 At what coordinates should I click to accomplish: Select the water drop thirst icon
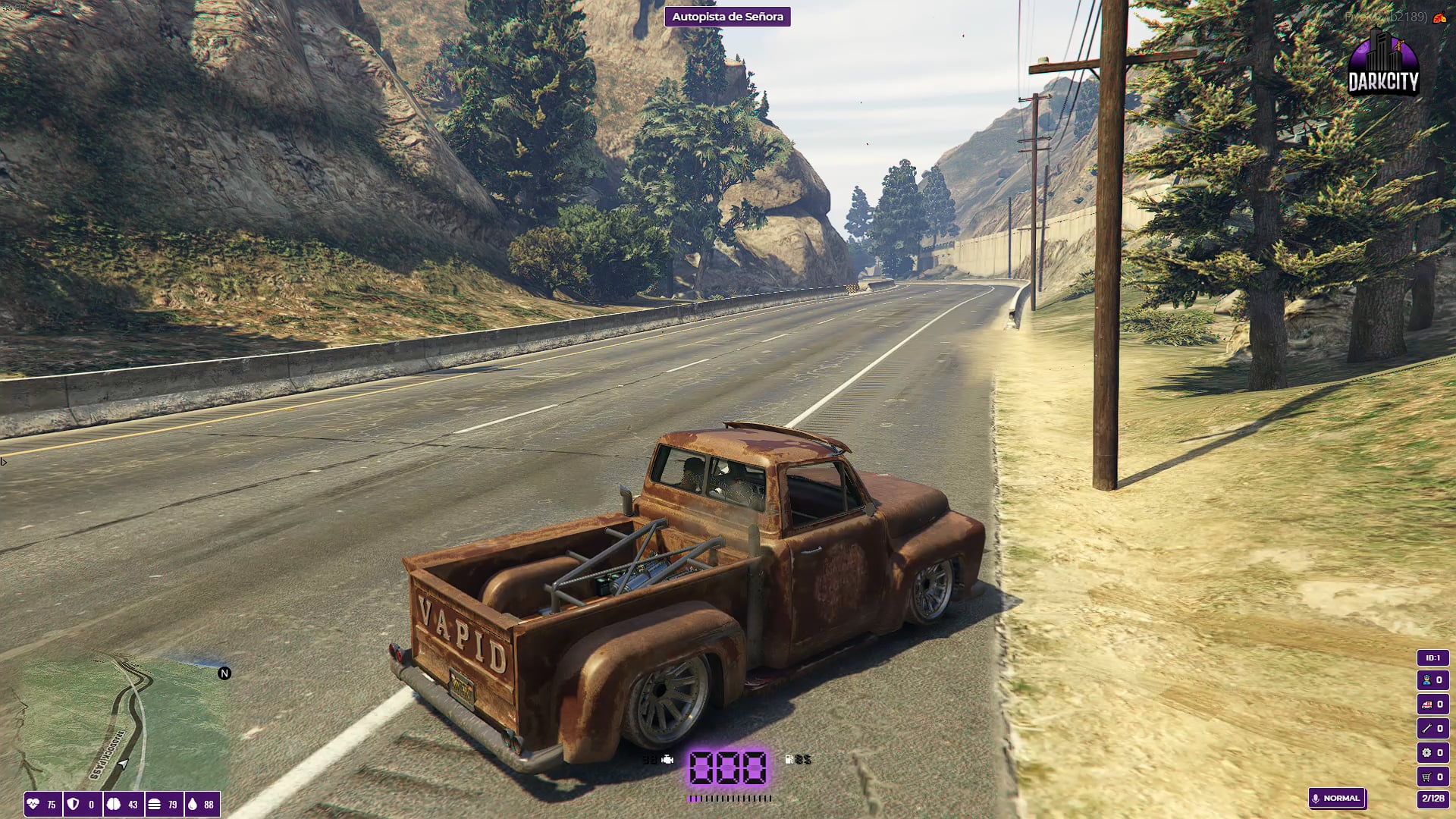[x=193, y=805]
